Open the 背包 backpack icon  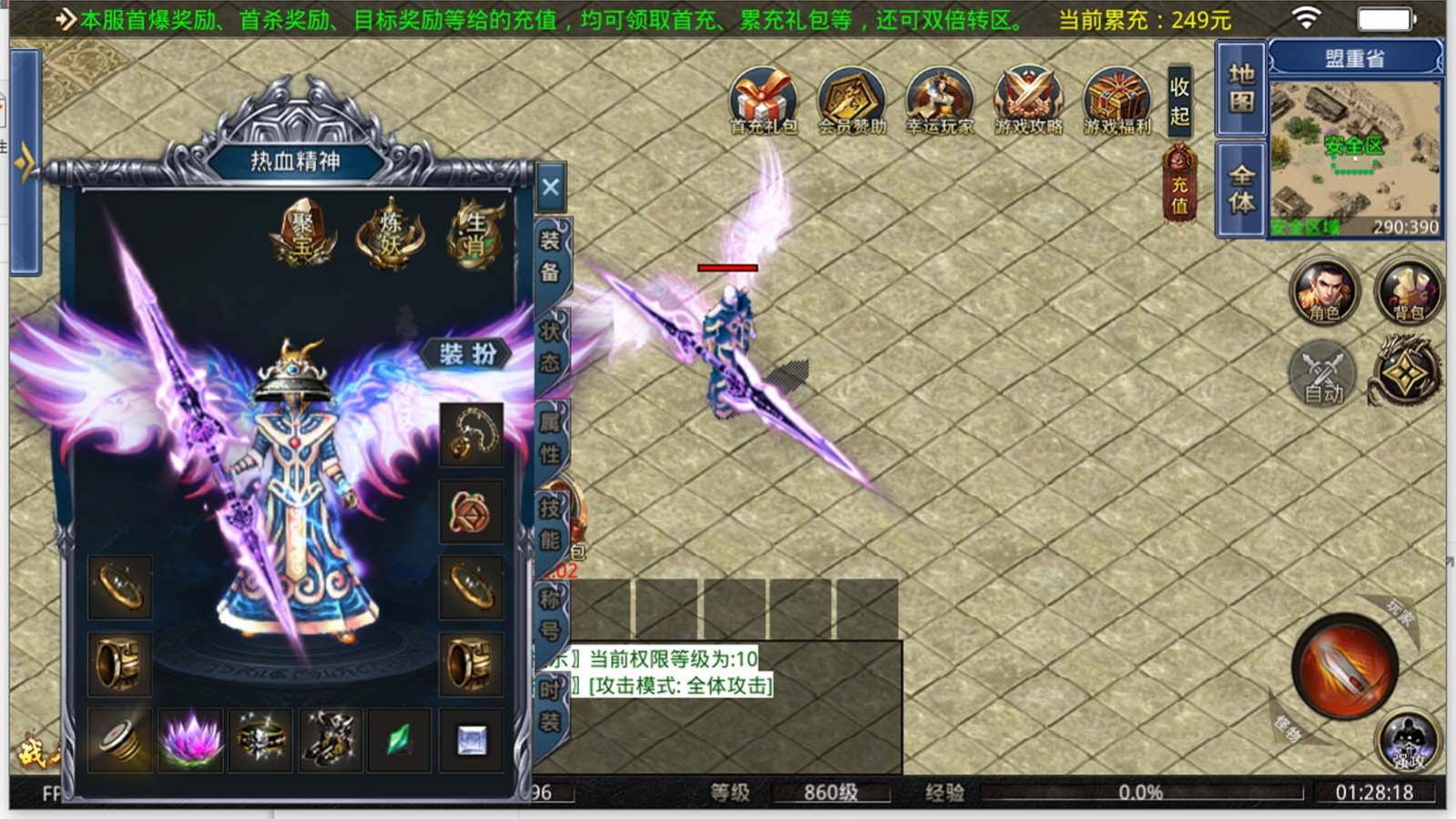[x=1409, y=293]
